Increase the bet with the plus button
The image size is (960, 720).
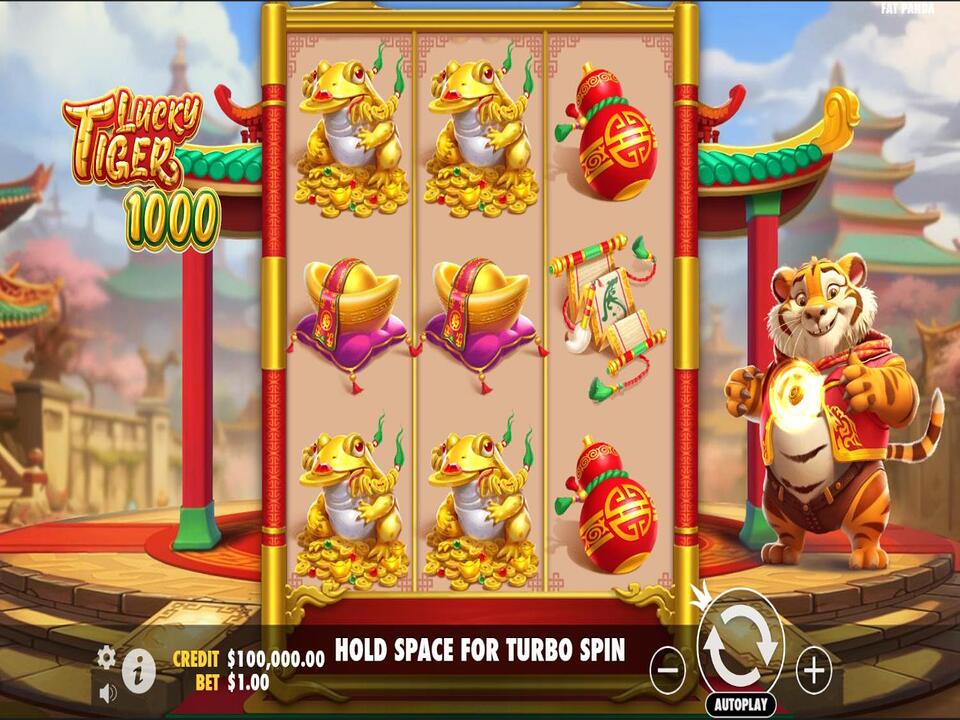[813, 669]
